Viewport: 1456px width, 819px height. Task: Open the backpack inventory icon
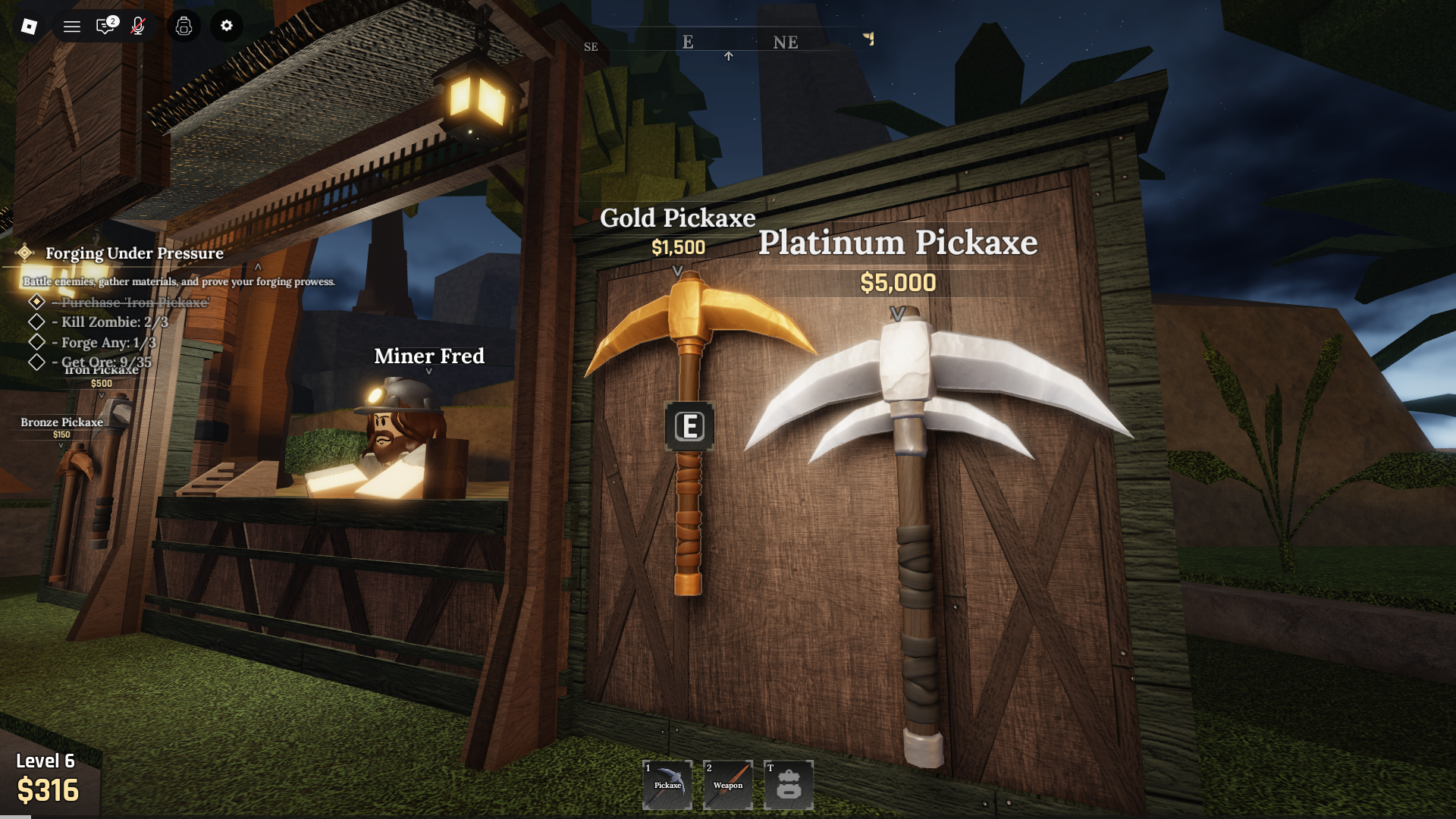(x=184, y=27)
